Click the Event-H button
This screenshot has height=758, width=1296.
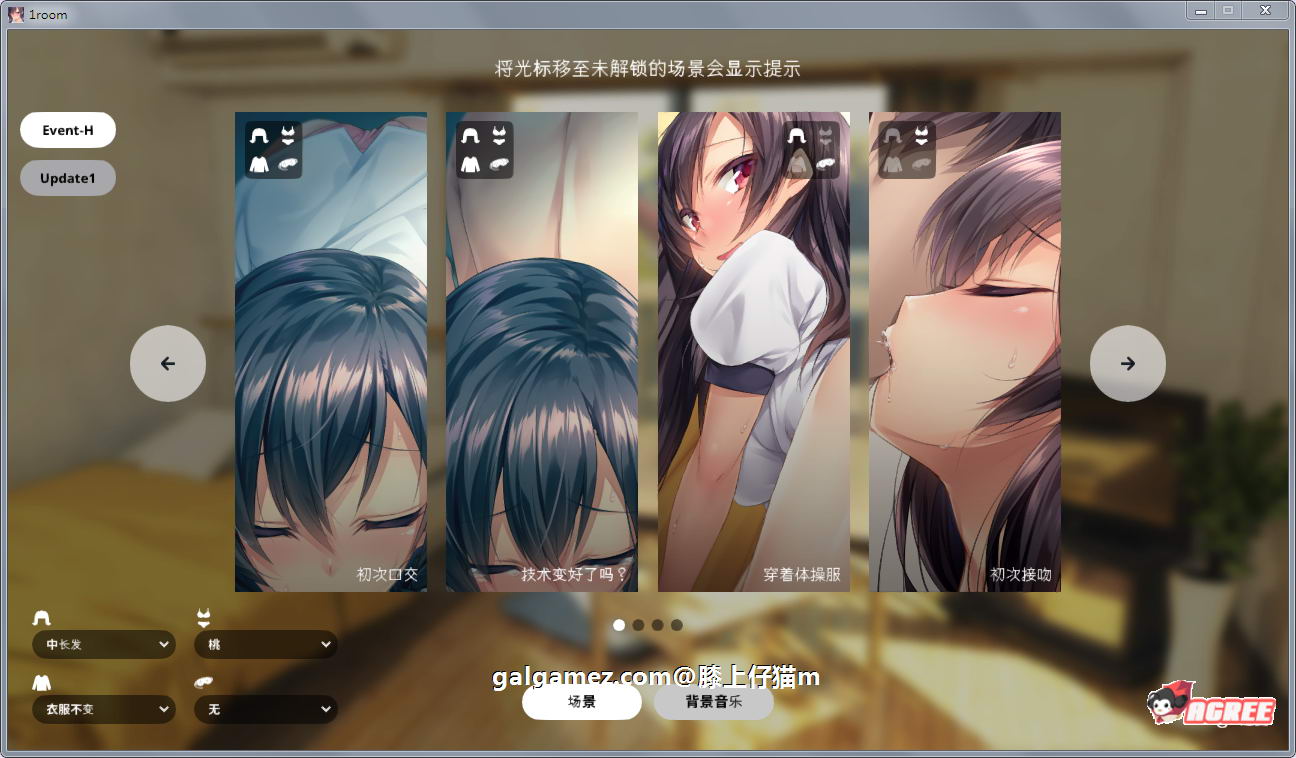click(x=68, y=129)
